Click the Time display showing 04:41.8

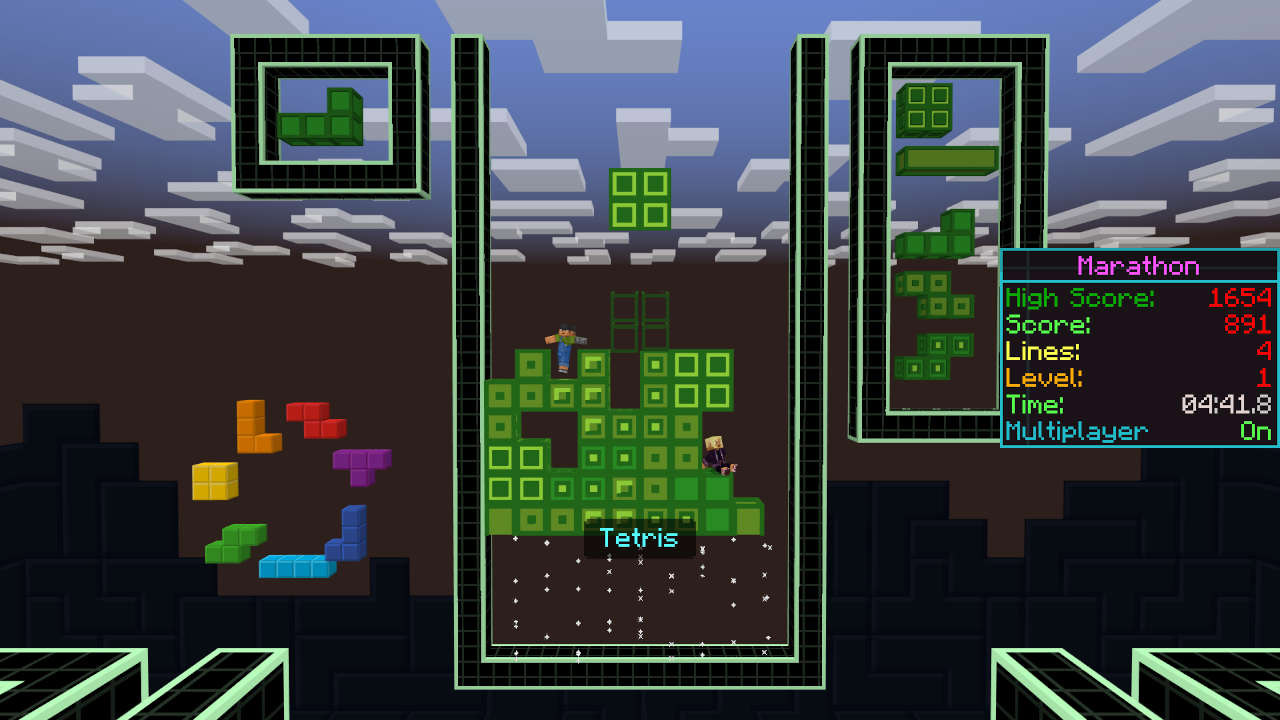click(1226, 404)
